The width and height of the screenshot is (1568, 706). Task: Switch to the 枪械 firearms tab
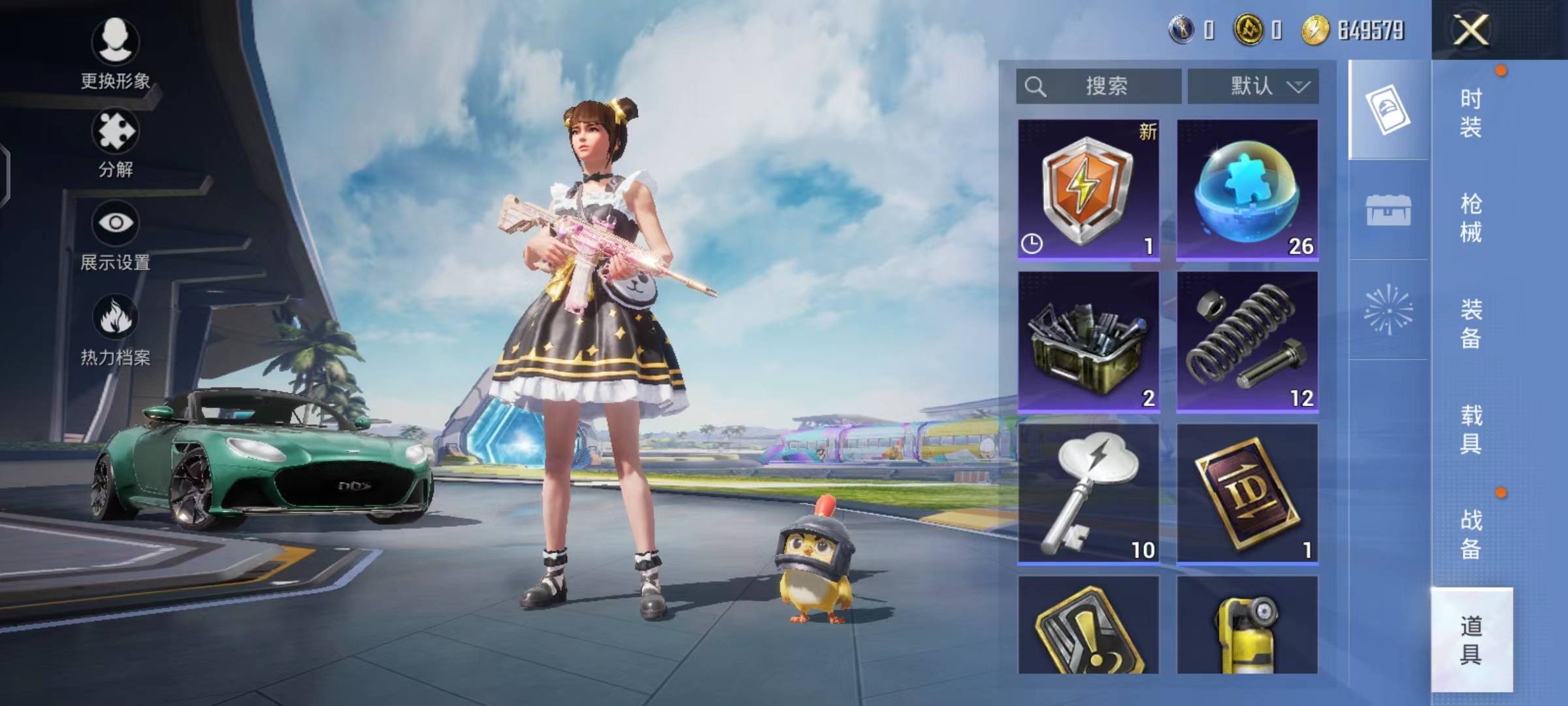1471,218
